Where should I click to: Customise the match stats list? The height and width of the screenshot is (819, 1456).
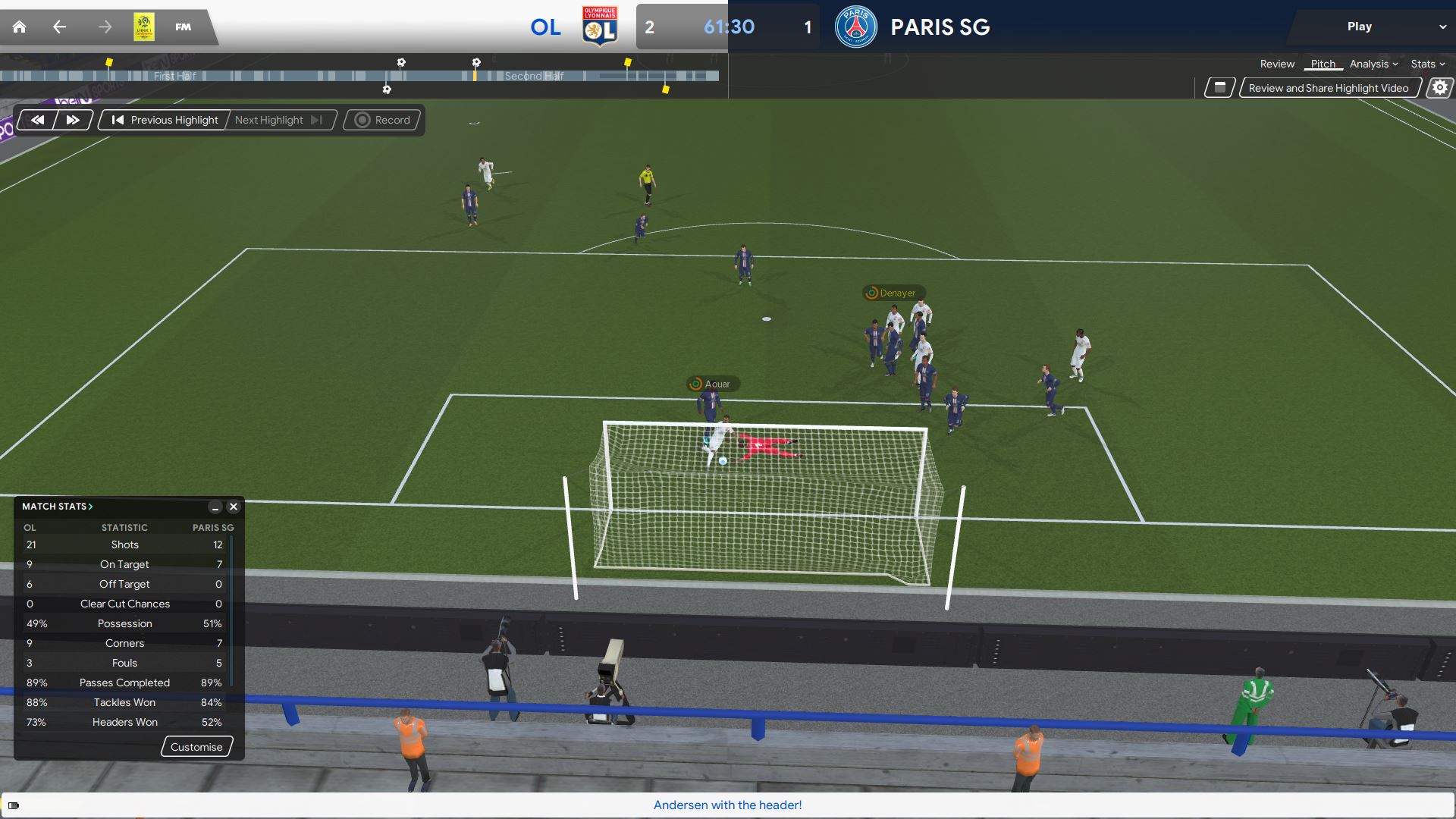(196, 747)
